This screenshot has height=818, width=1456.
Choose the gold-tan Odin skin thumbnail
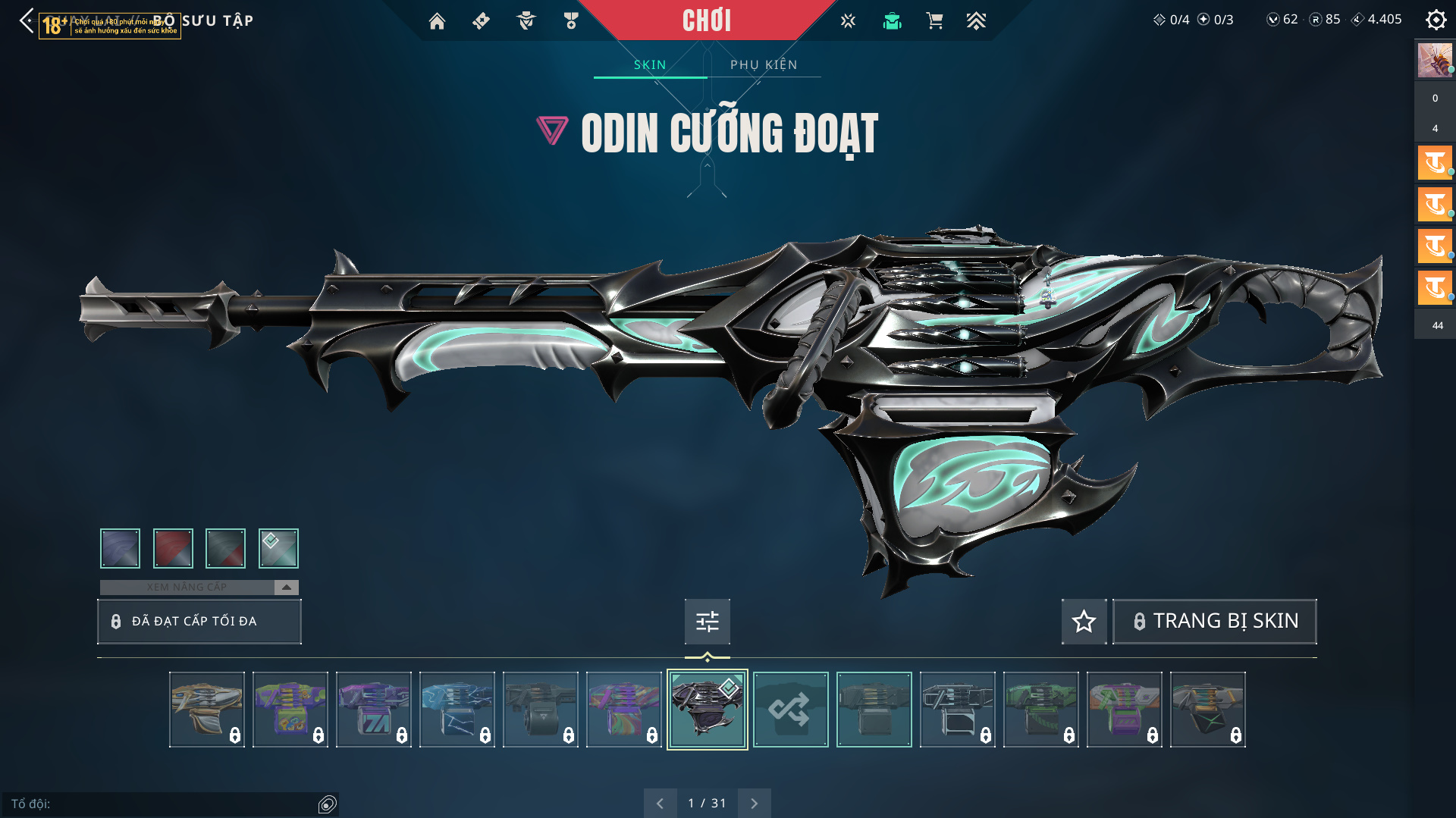click(x=207, y=710)
